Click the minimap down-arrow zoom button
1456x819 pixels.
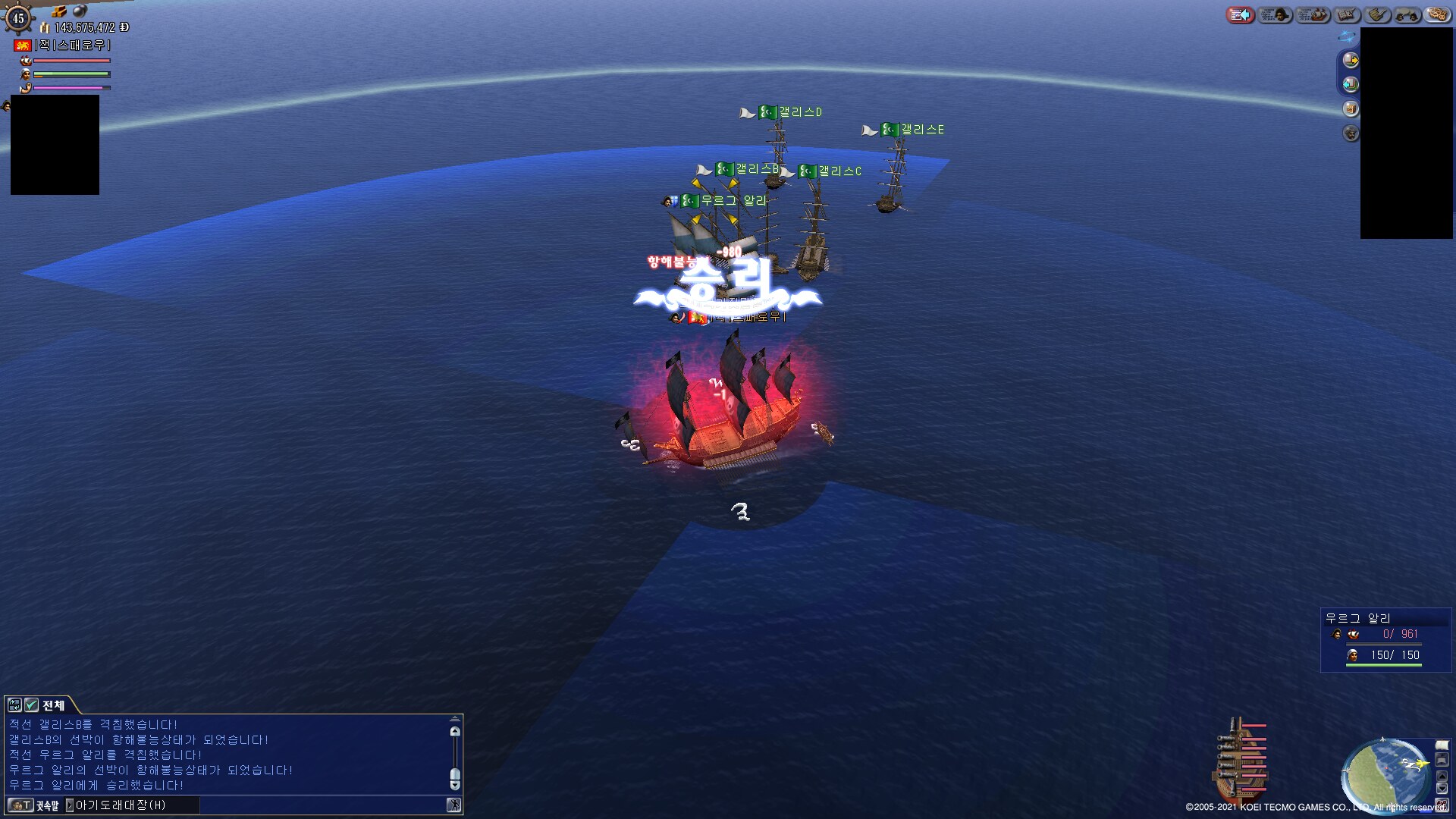[x=1442, y=789]
